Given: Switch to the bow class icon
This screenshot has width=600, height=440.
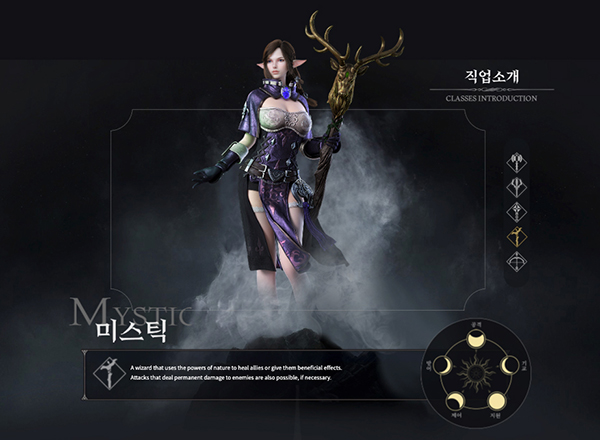Looking at the screenshot, I should click(x=517, y=262).
